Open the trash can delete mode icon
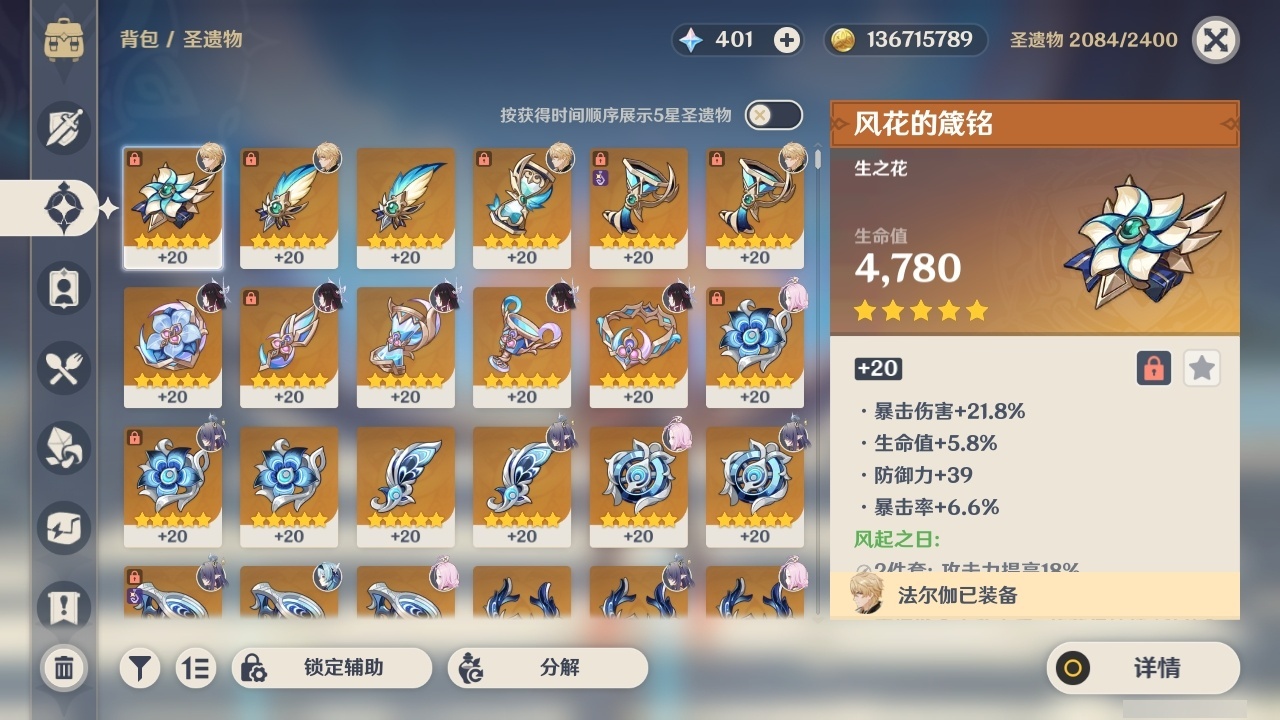This screenshot has height=720, width=1280. (64, 668)
